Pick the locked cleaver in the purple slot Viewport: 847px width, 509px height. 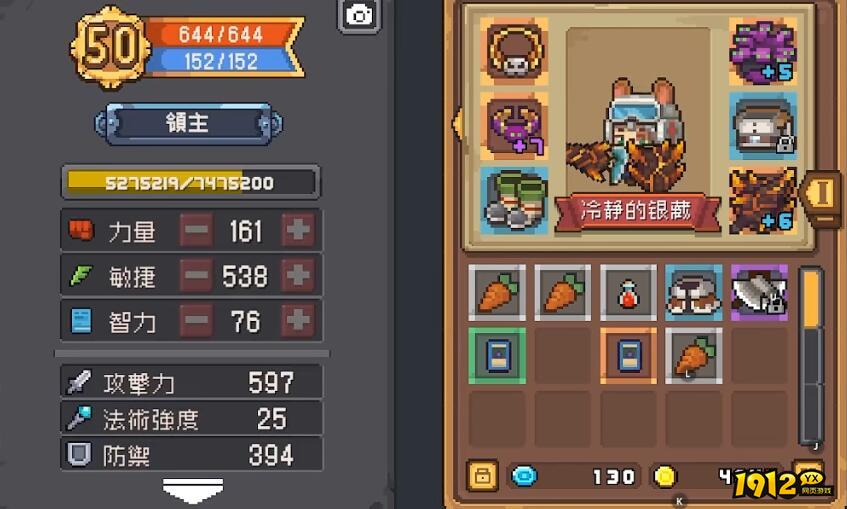click(x=760, y=292)
